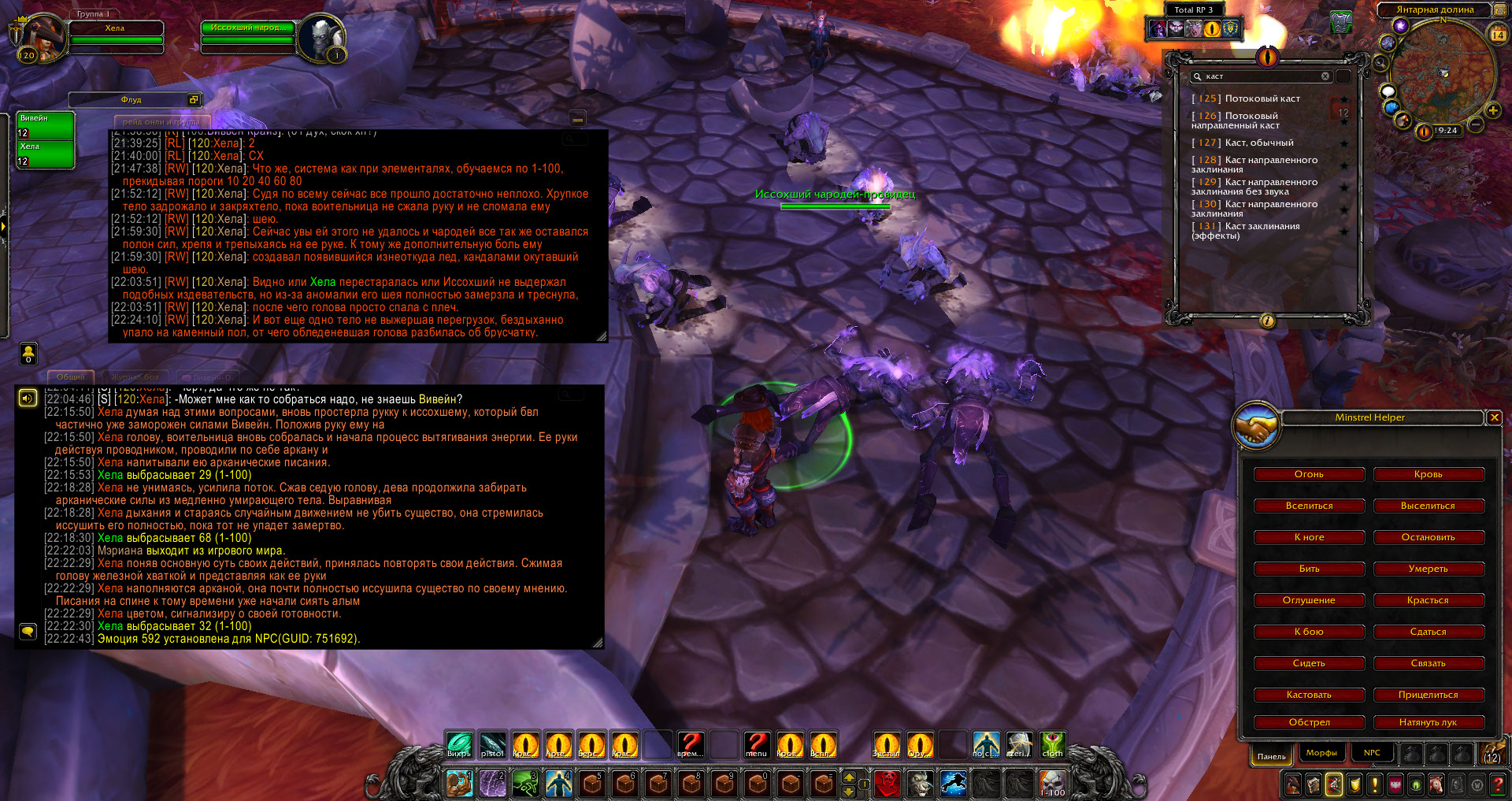This screenshot has width=1512, height=801.
Task: Open the calendar showing day 14
Action: (1498, 34)
